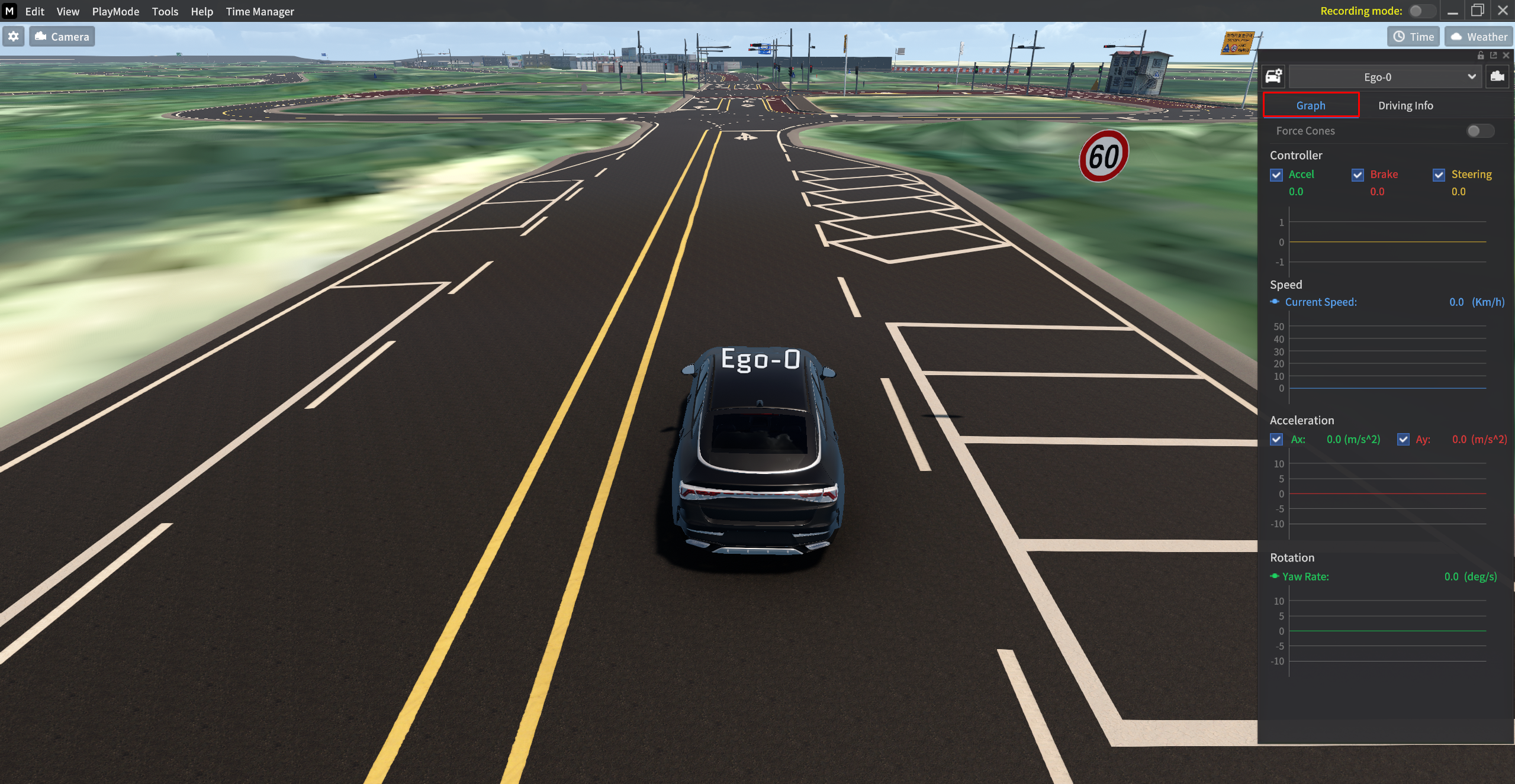The height and width of the screenshot is (784, 1515).
Task: Open the PlayMode menu
Action: [115, 11]
